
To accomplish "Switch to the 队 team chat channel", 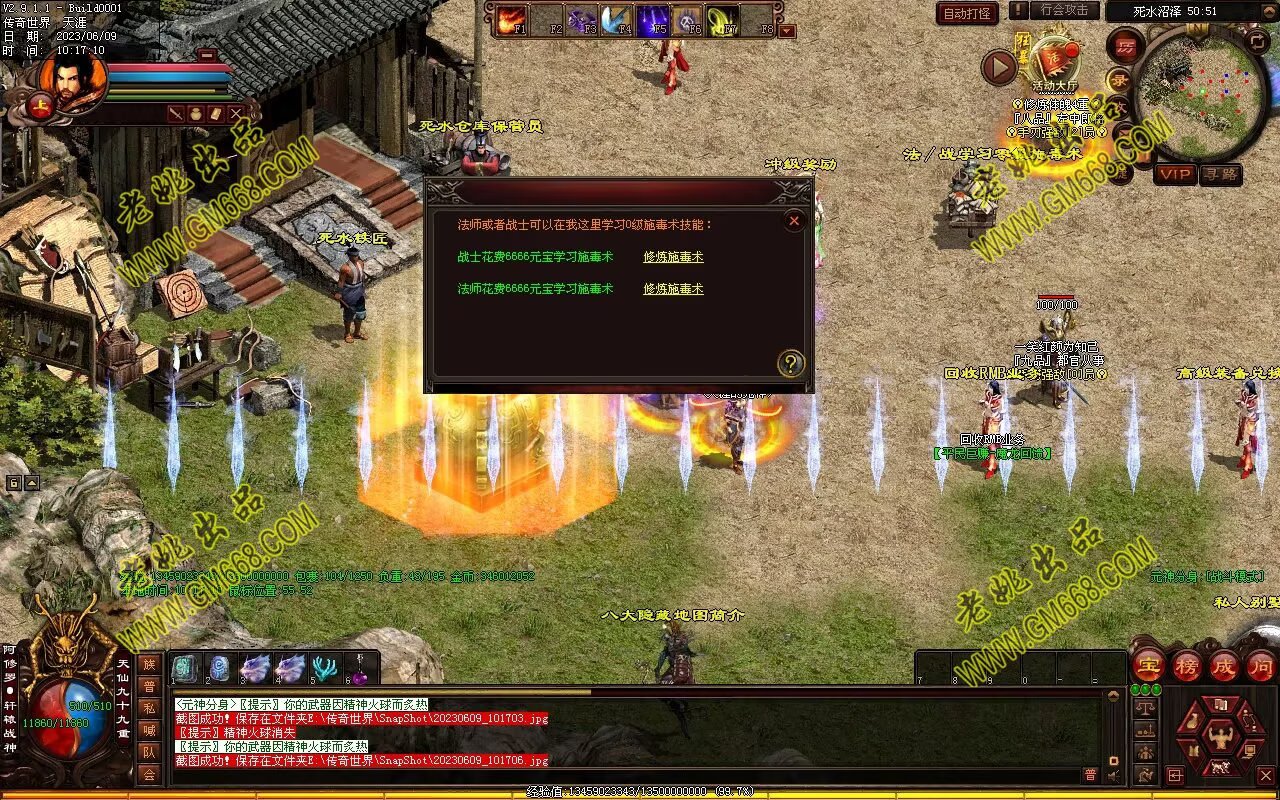I will [x=149, y=752].
